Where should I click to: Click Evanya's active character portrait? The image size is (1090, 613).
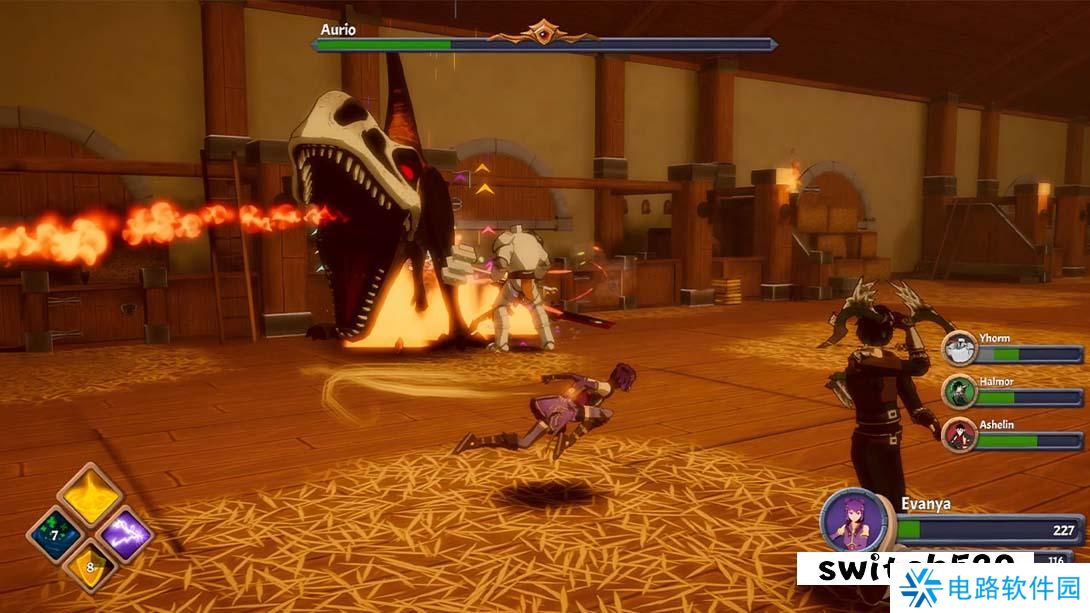(x=857, y=520)
